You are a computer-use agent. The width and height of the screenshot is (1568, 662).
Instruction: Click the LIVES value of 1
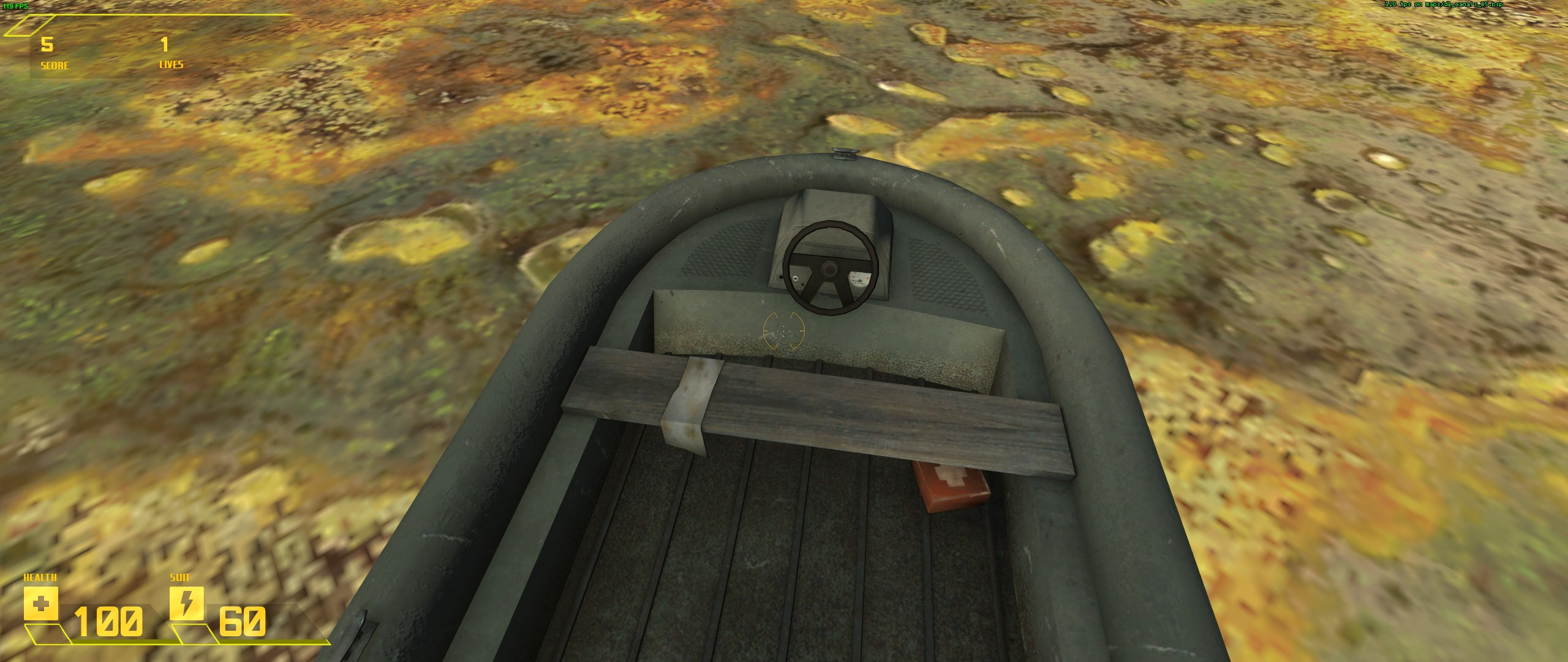pyautogui.click(x=164, y=45)
